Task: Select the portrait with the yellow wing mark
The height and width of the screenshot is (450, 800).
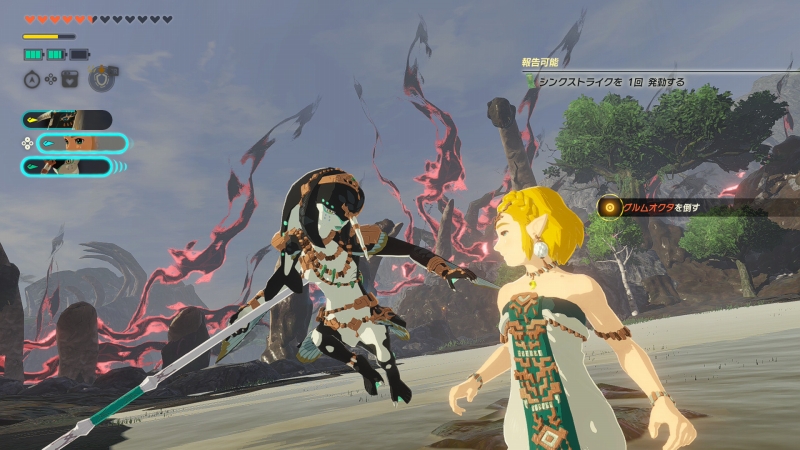Action: [67, 120]
